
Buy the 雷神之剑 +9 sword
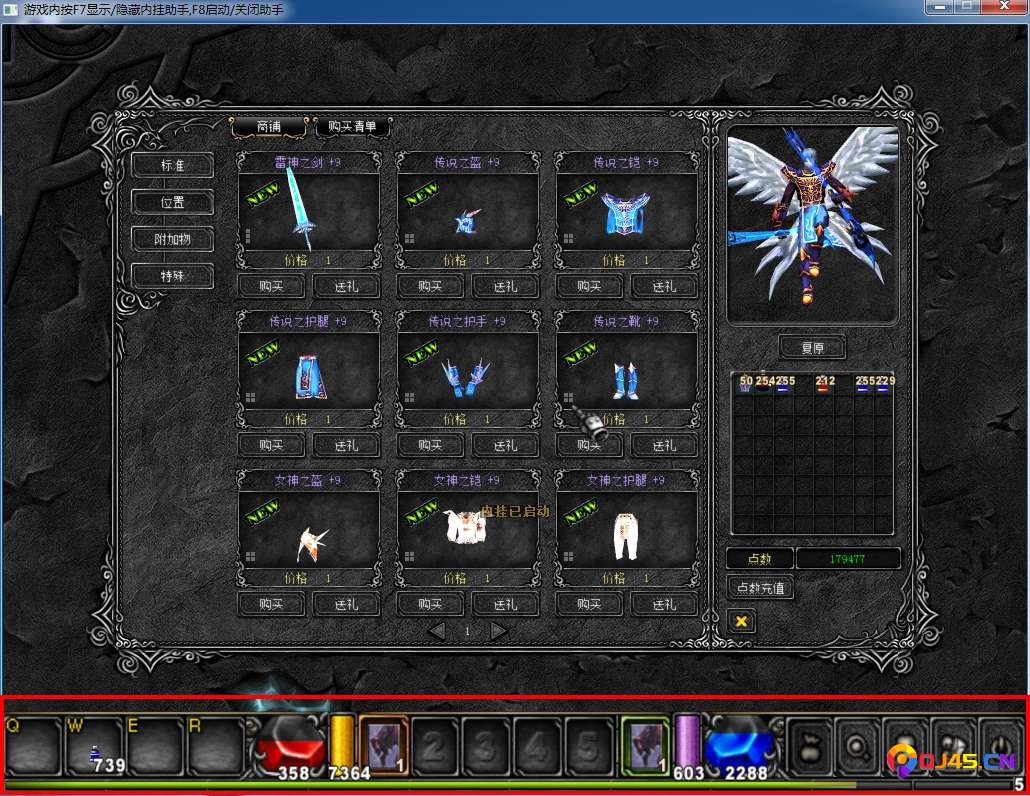(271, 286)
